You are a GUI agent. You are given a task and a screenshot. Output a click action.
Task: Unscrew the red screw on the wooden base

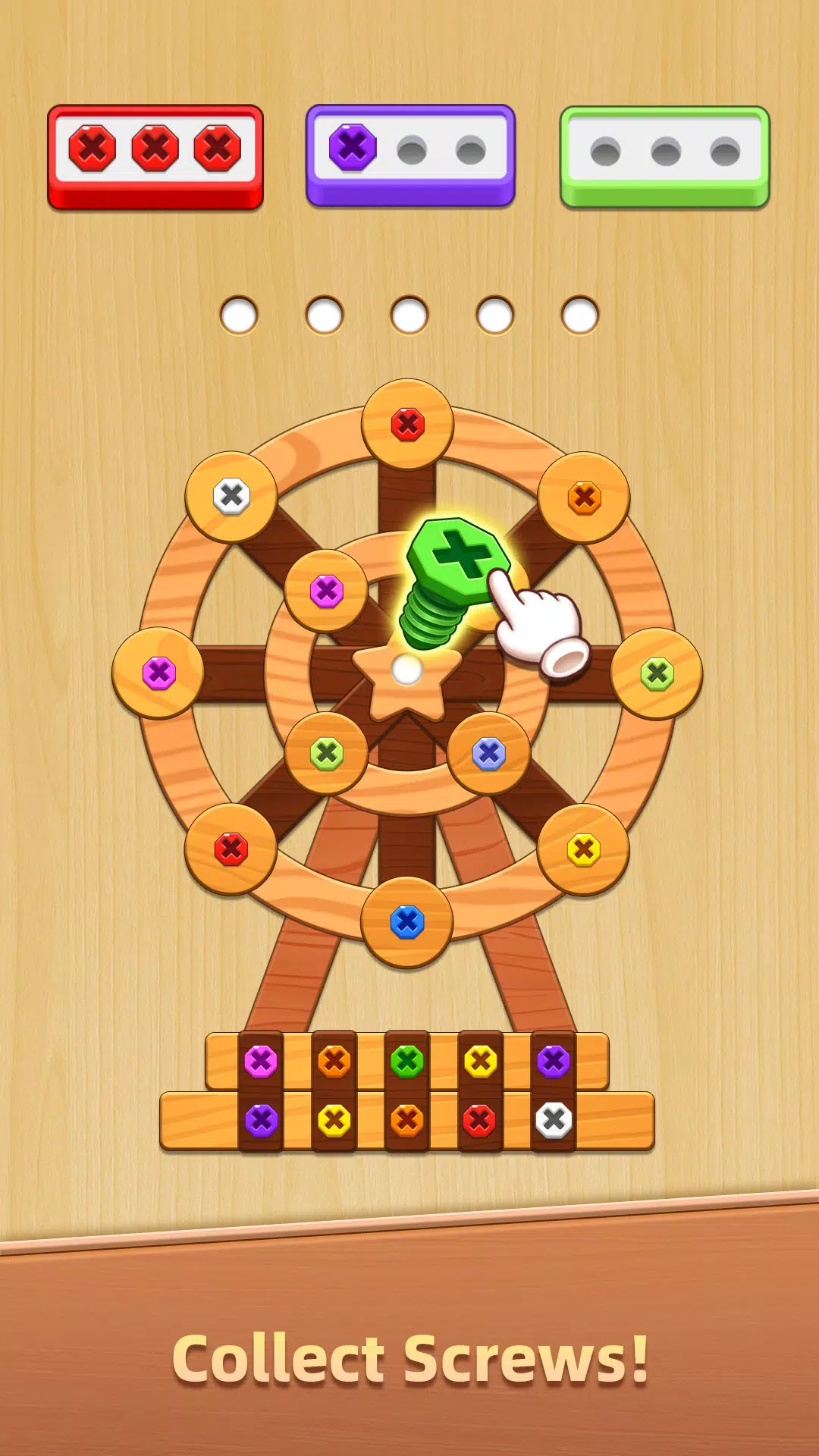[x=480, y=1120]
